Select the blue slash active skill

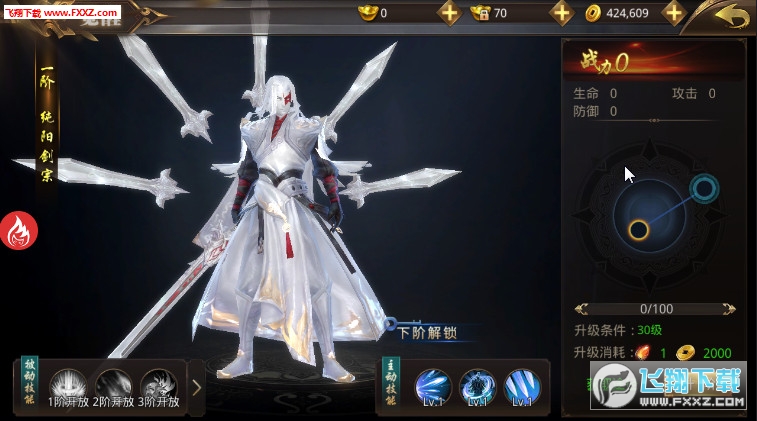432,385
